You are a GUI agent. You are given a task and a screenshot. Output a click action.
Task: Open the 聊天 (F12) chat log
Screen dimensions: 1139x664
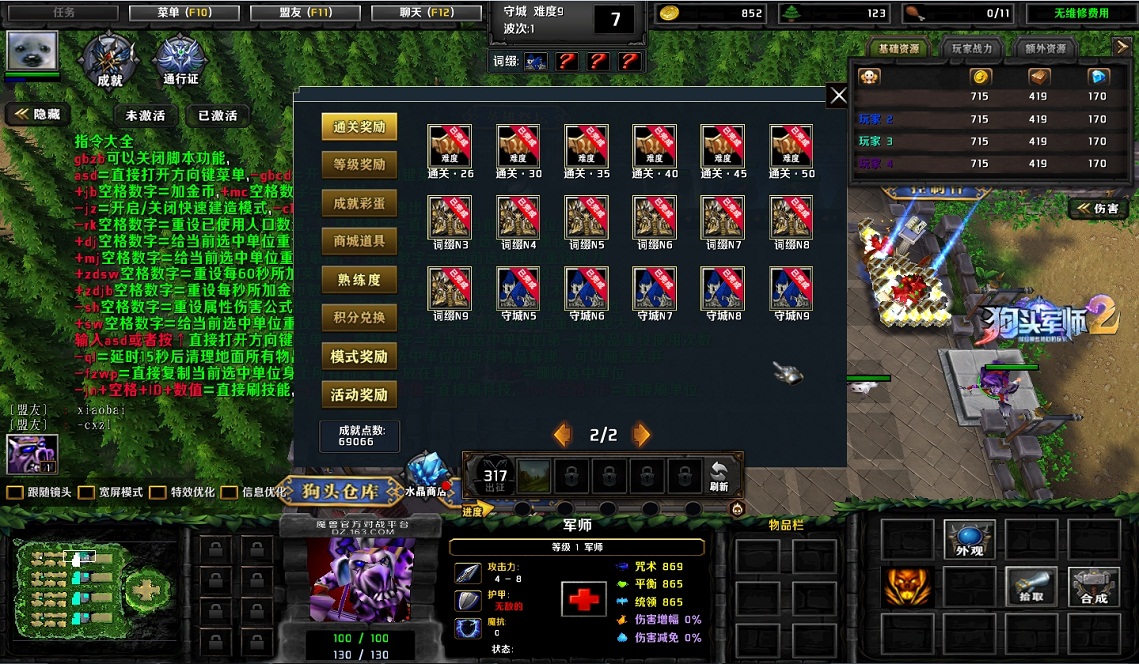[x=426, y=13]
